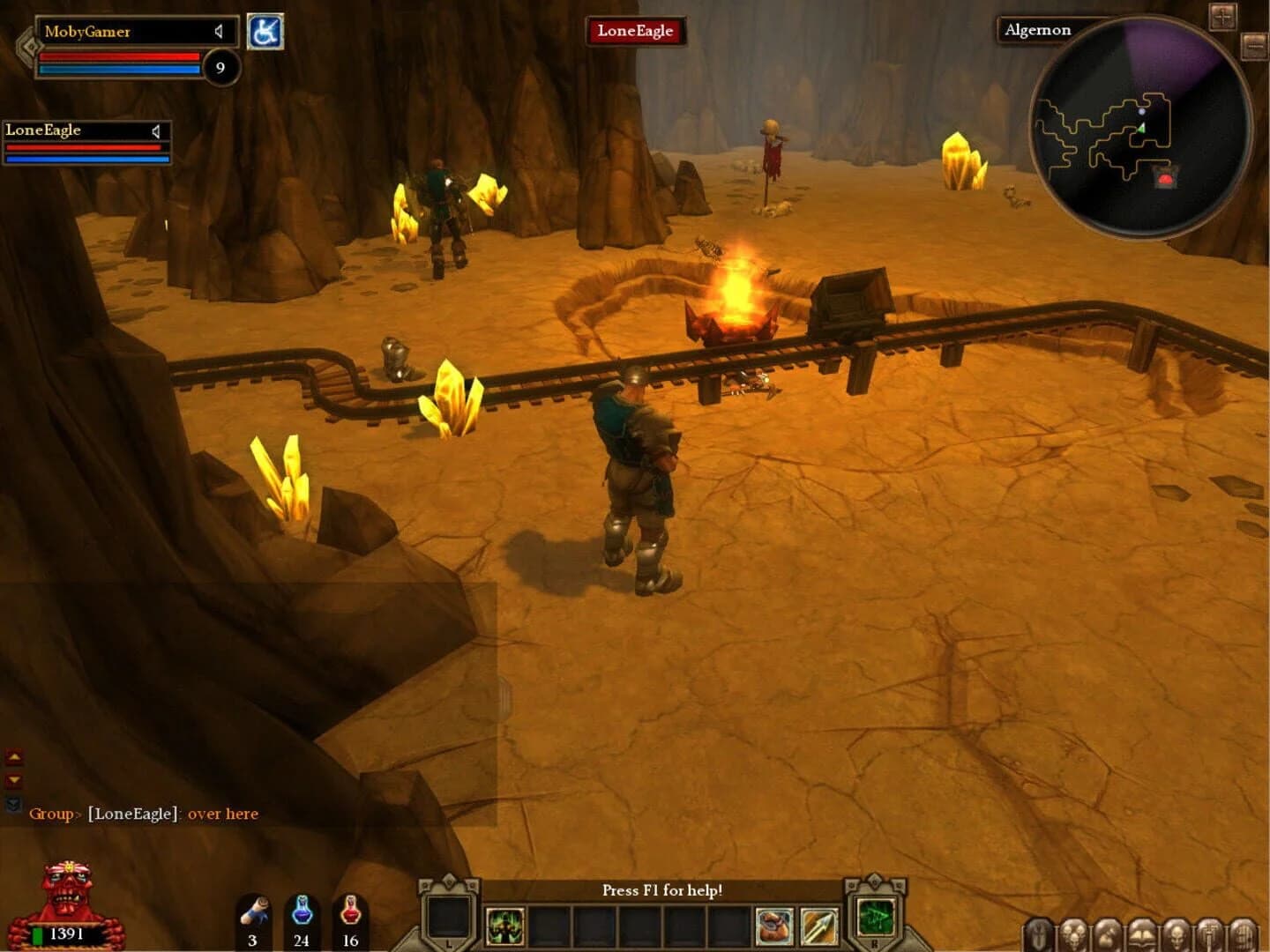Collapse the chat with the double-chevron icon
This screenshot has height=952, width=1270.
tap(11, 805)
